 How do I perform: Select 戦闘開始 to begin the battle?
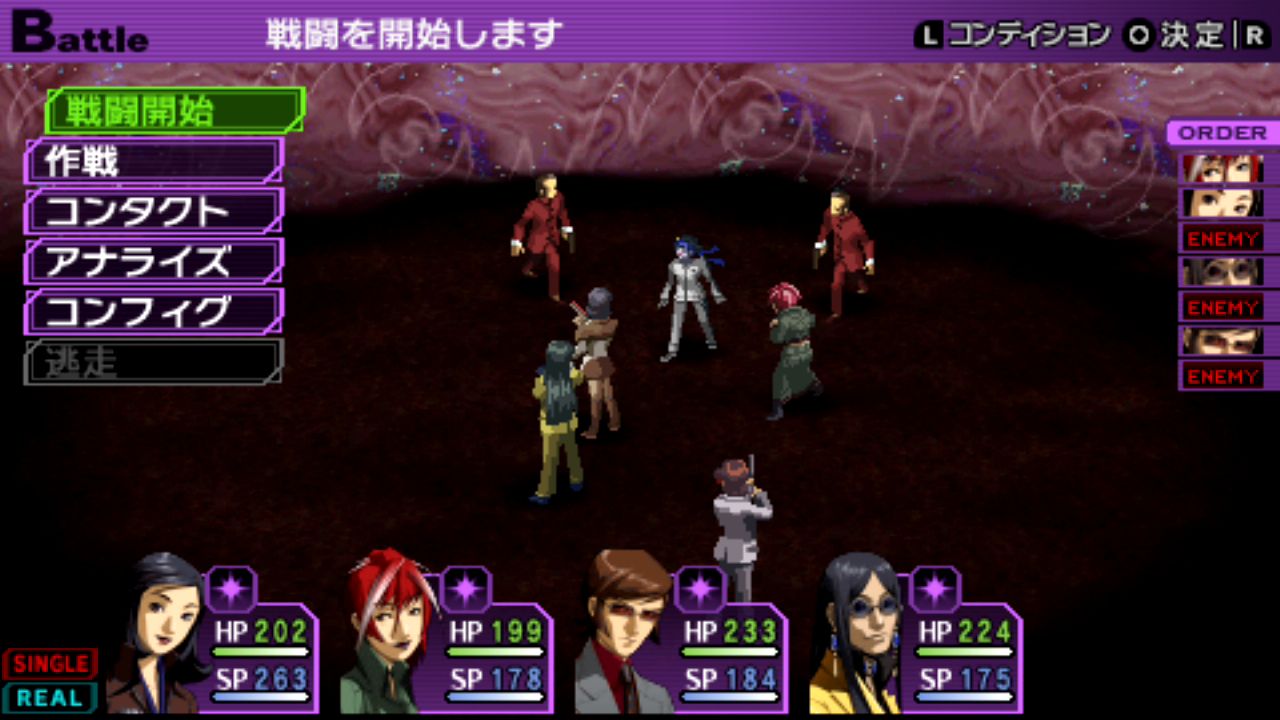[174, 111]
